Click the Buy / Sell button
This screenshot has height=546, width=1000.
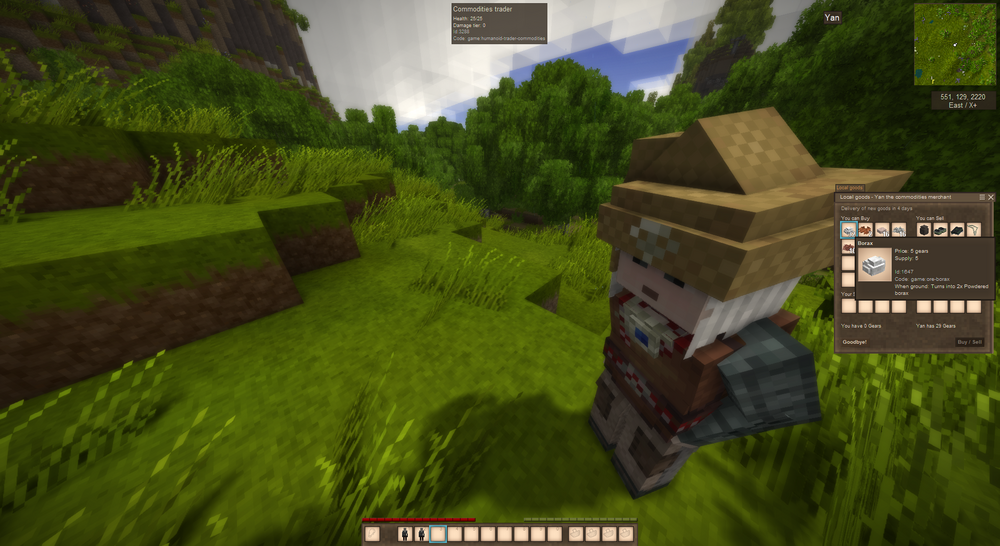point(970,342)
